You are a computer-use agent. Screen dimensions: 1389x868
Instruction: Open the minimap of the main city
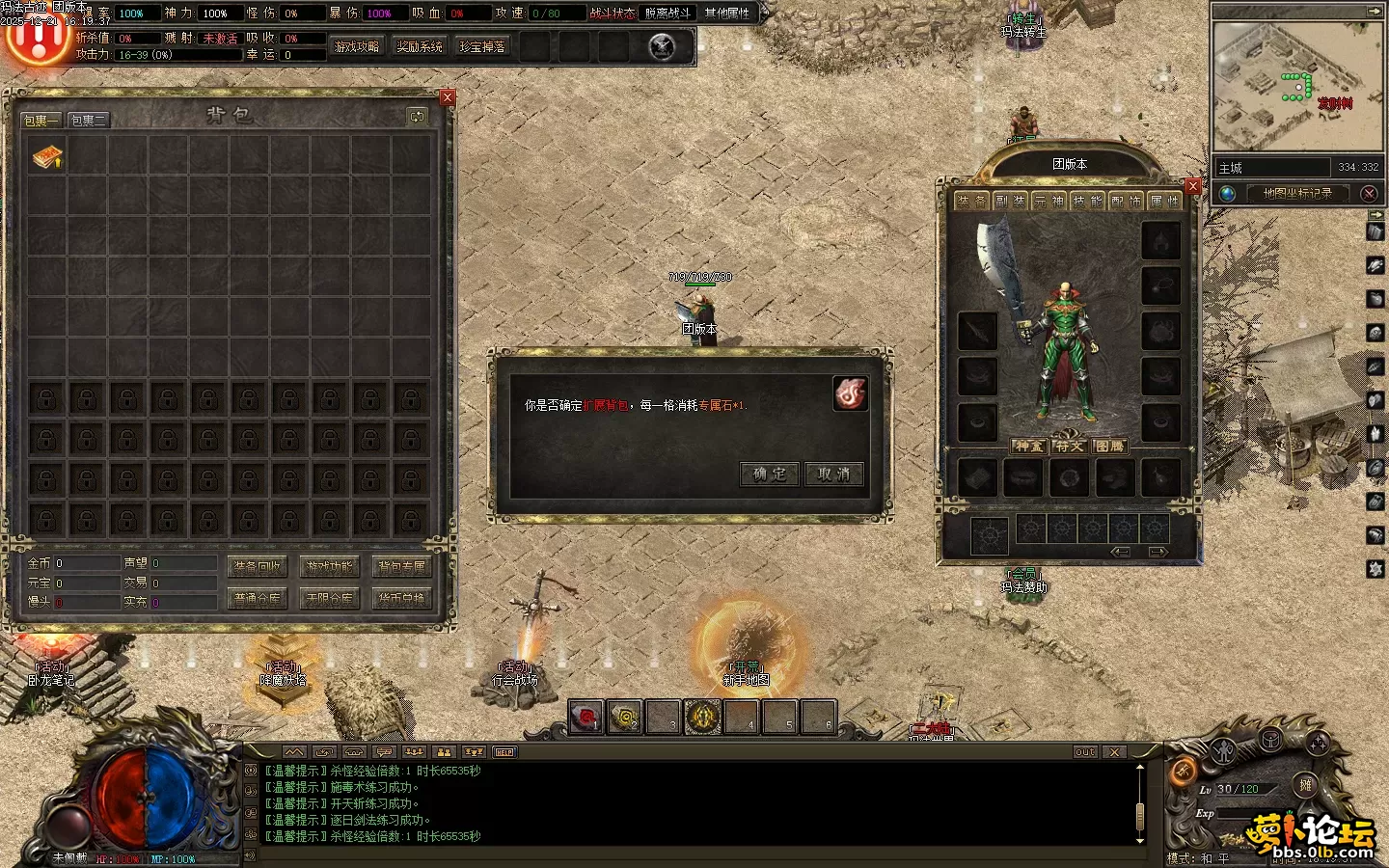click(1295, 87)
